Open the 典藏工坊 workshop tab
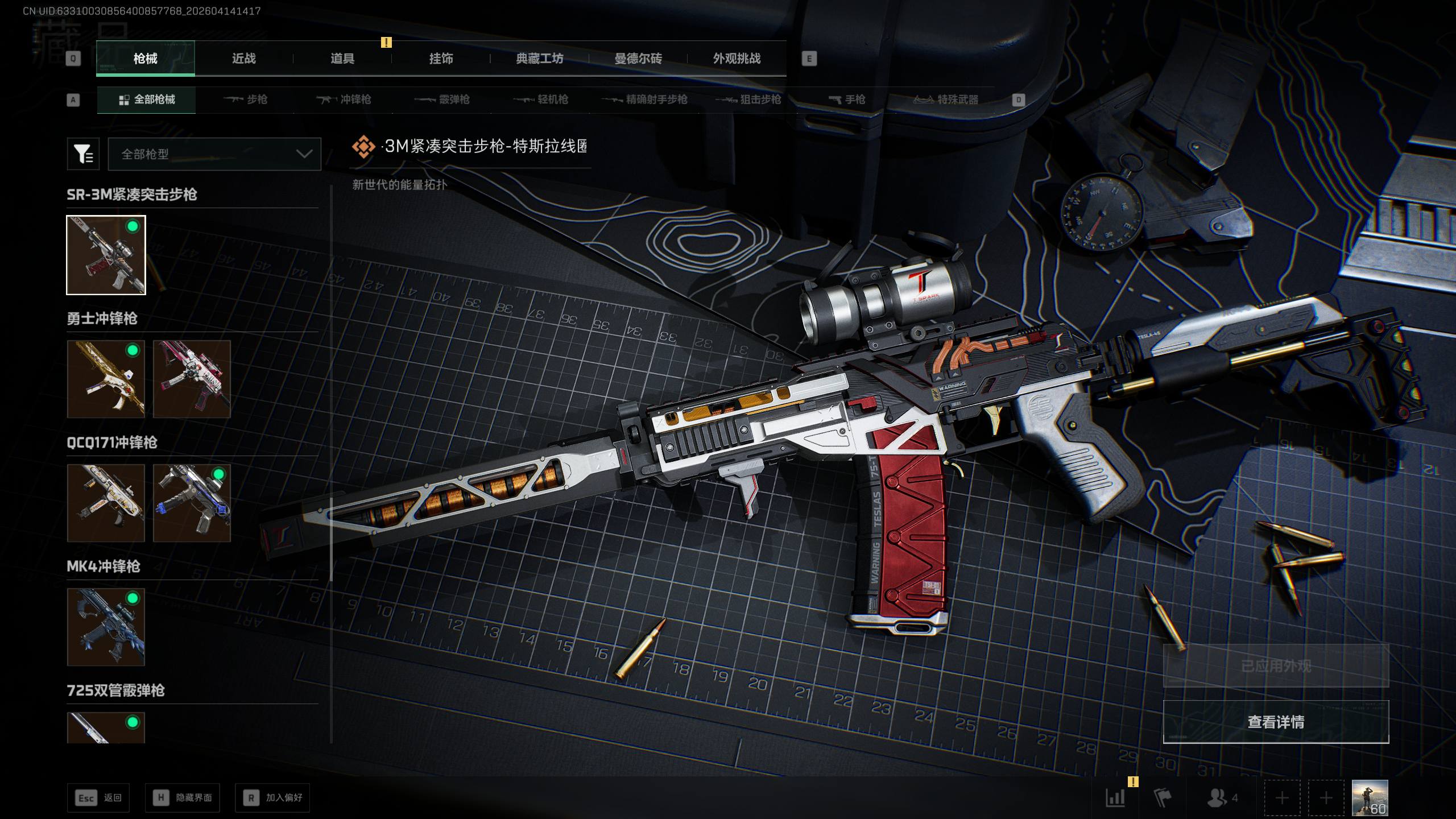 [539, 59]
